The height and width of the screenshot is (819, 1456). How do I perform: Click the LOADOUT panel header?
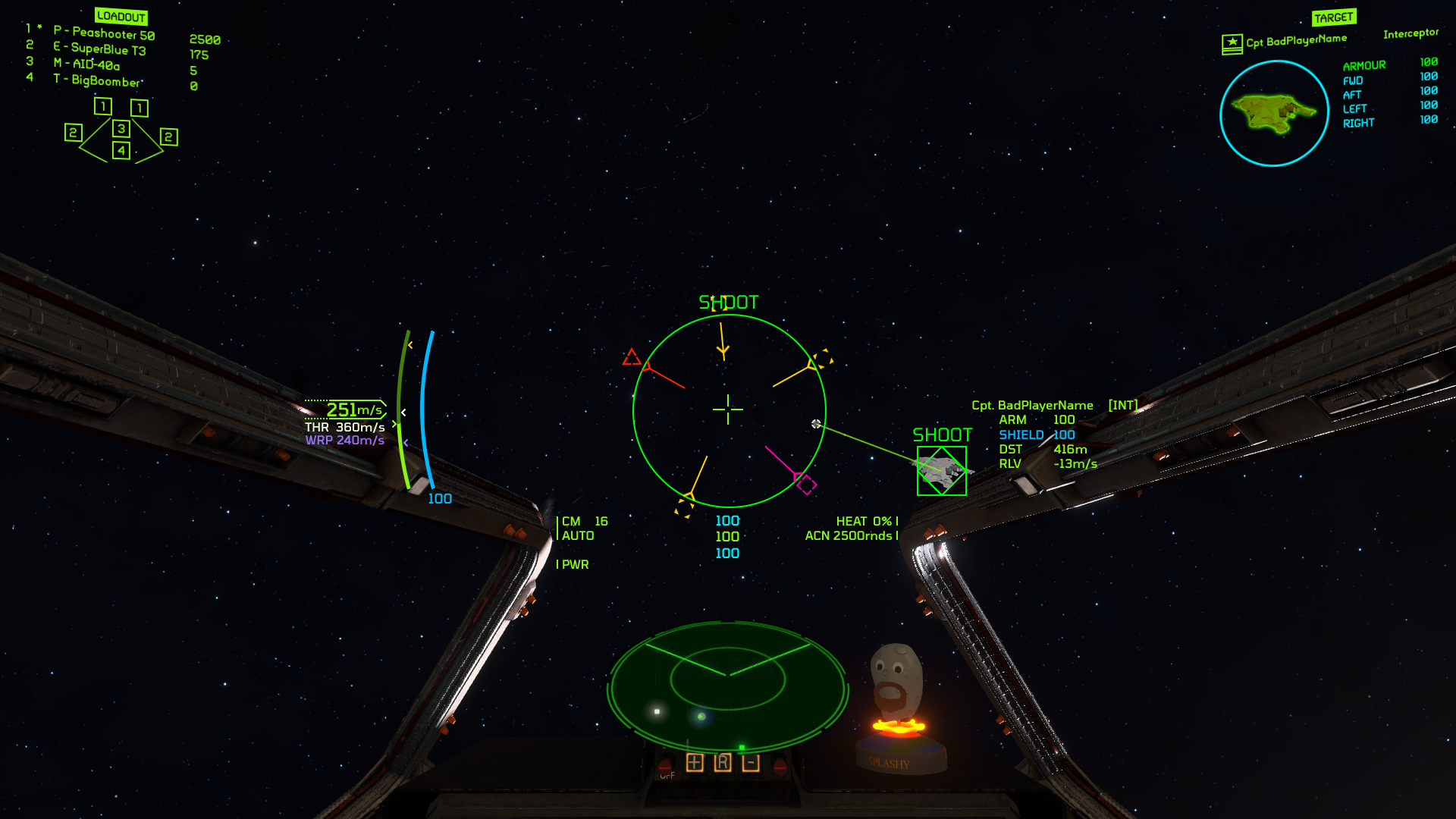tap(121, 17)
